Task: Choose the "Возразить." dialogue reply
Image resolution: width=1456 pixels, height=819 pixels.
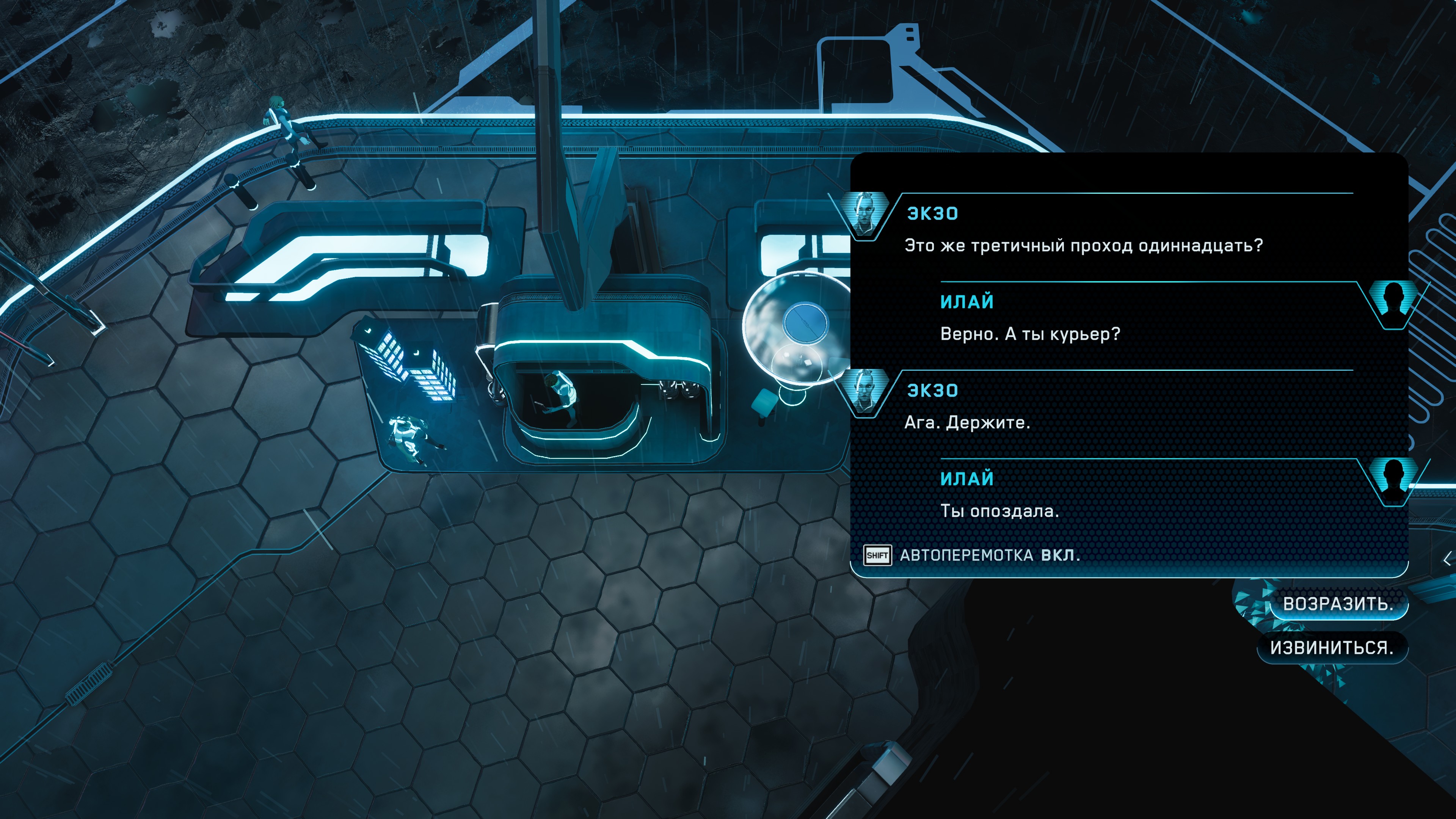Action: tap(1337, 604)
